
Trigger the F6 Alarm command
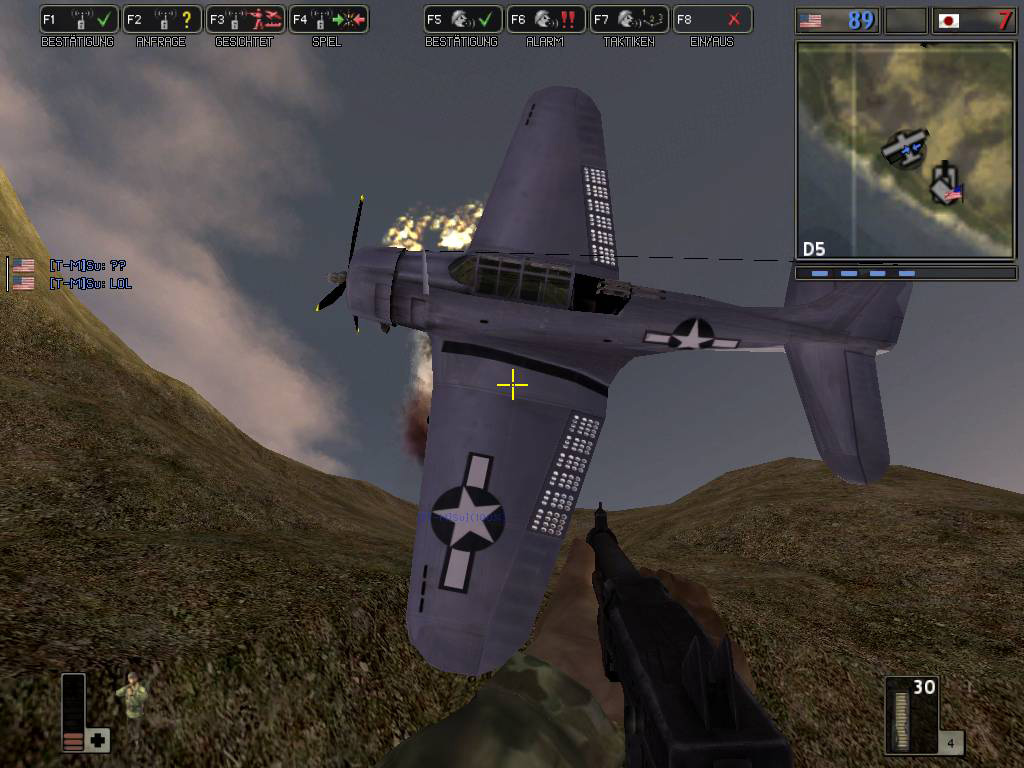(545, 19)
